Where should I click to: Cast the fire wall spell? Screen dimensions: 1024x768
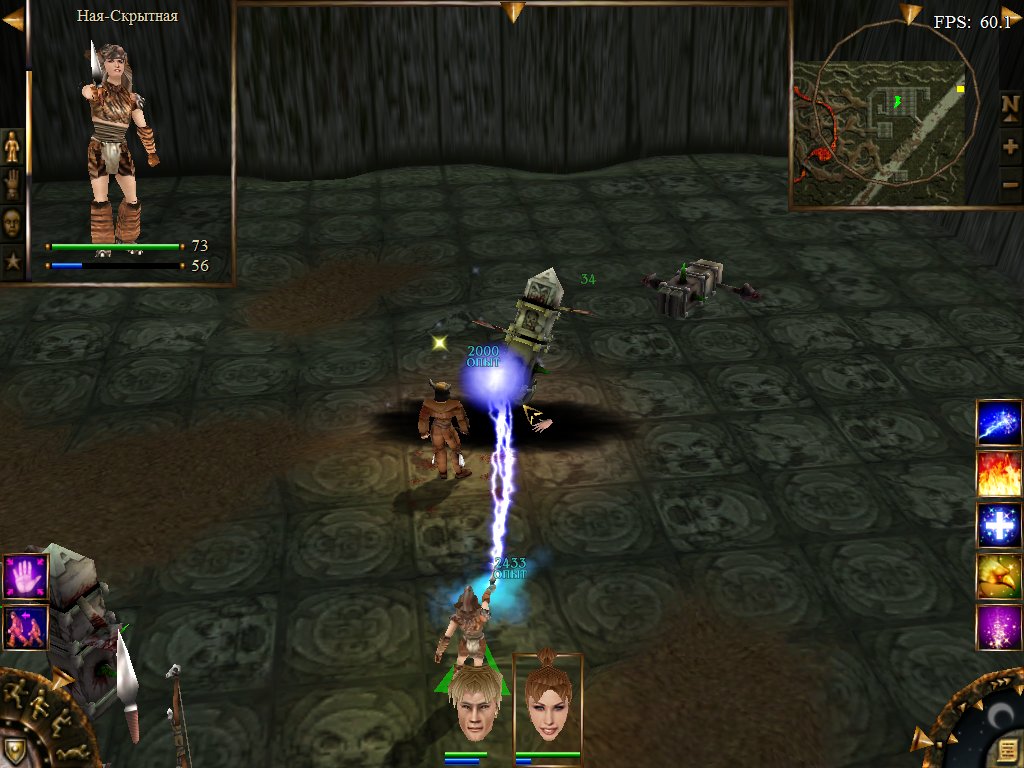tap(999, 473)
